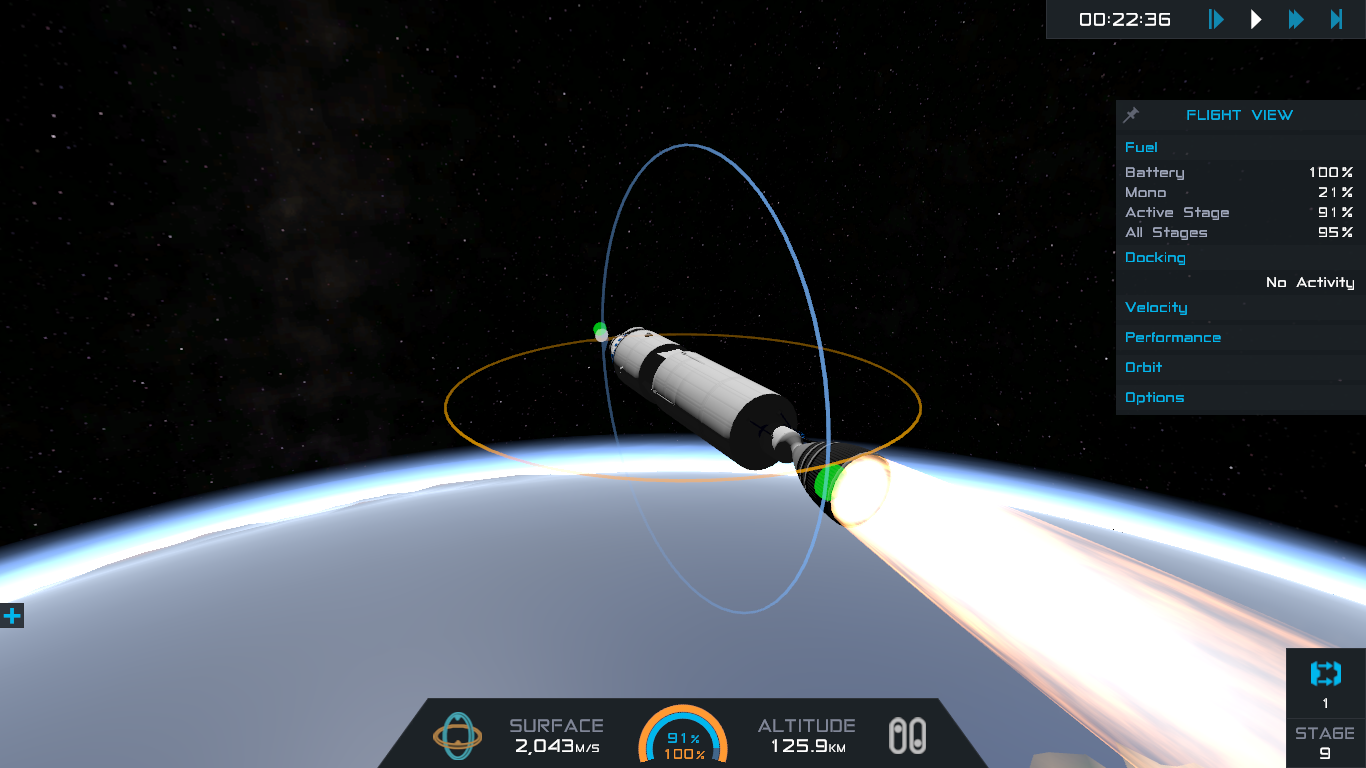1366x768 pixels.
Task: Activate fast-forward time warp
Action: 1296,19
